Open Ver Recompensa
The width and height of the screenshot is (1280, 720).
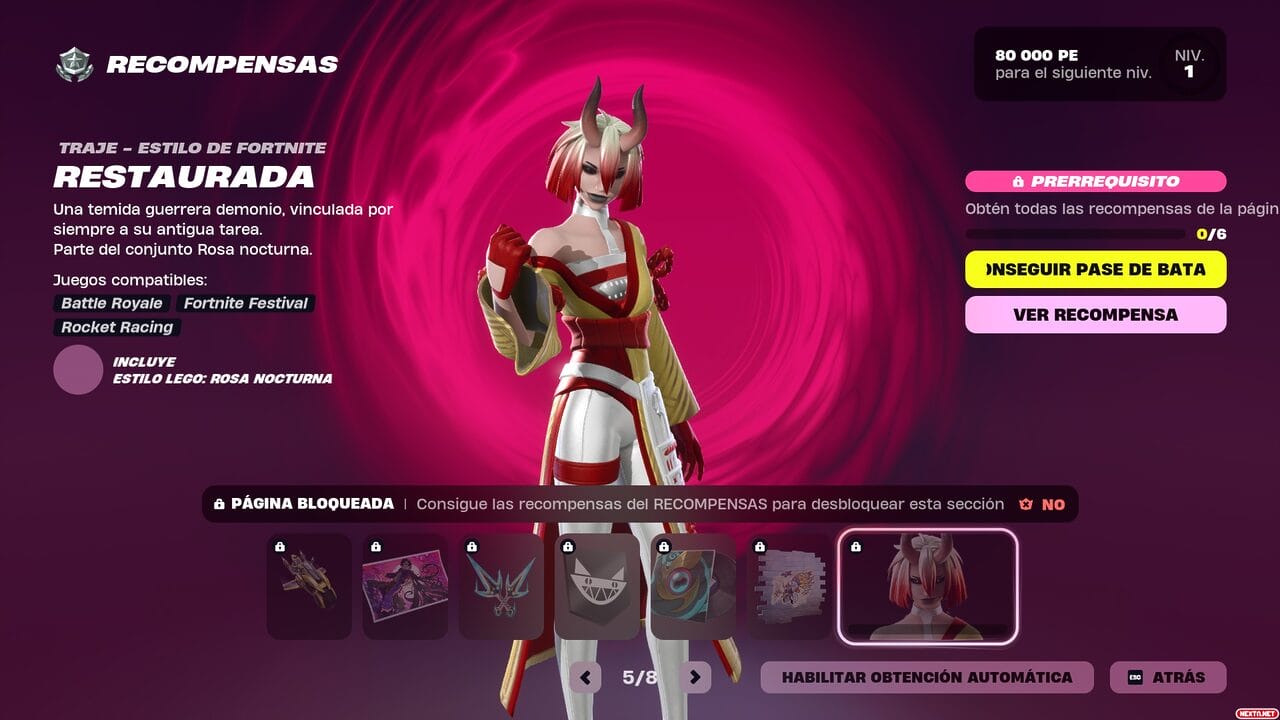click(1095, 314)
